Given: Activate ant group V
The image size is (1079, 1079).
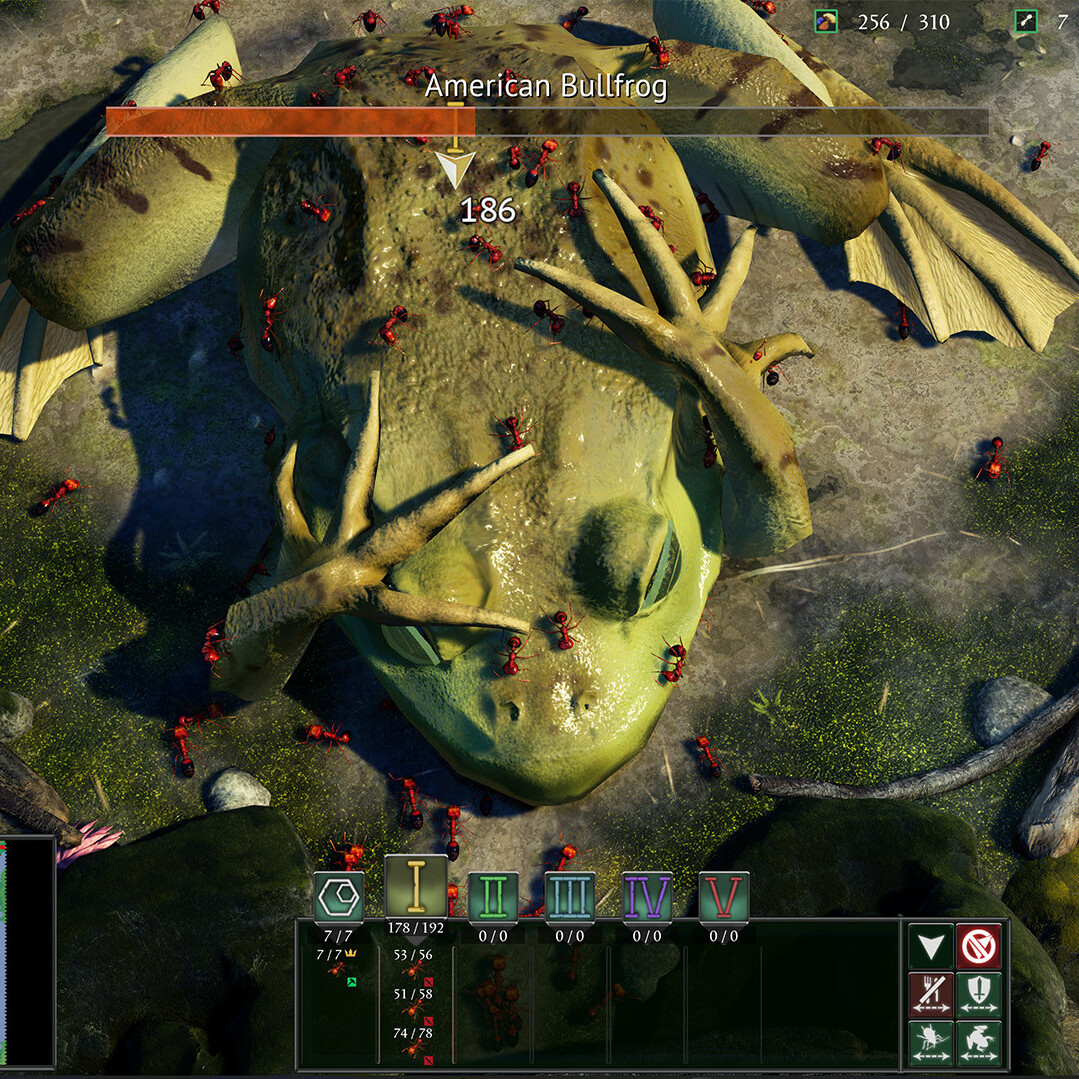Looking at the screenshot, I should point(724,897).
